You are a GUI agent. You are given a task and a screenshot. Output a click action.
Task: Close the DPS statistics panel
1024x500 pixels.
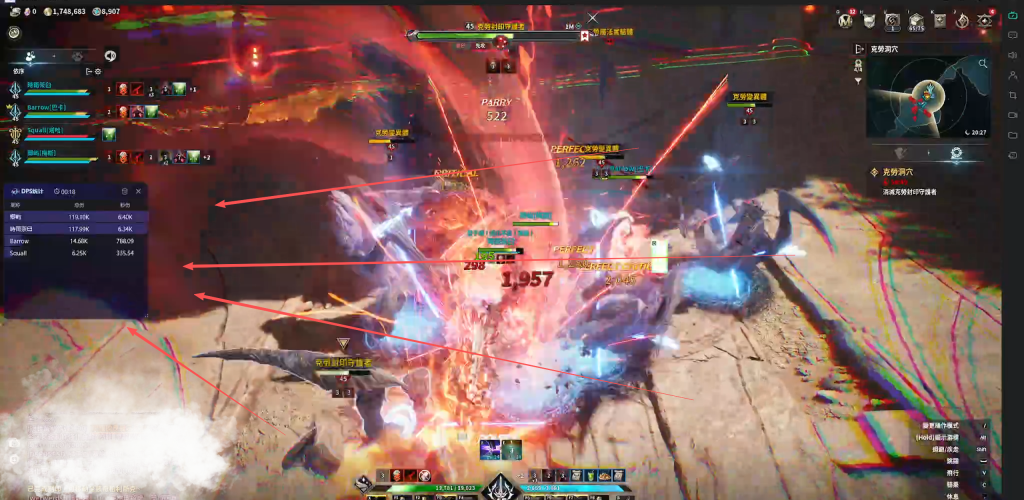[x=138, y=191]
